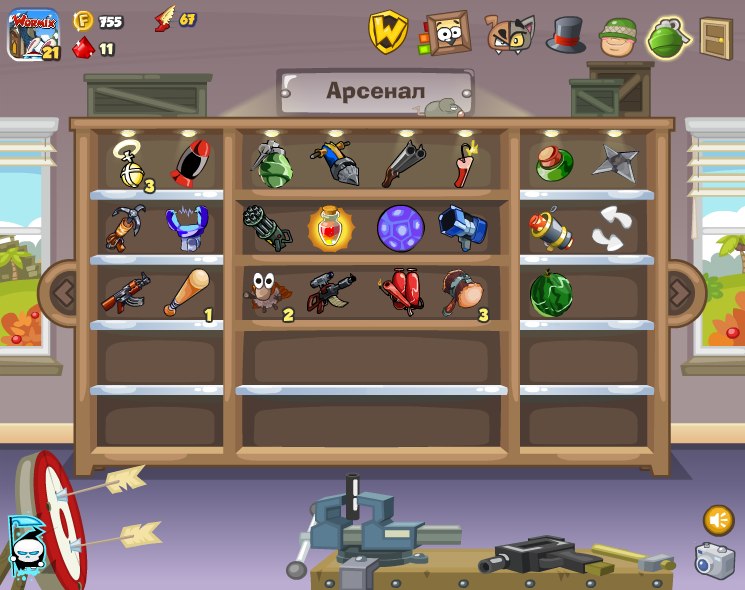Pick the watermelon bomb
745x590 pixels.
551,293
